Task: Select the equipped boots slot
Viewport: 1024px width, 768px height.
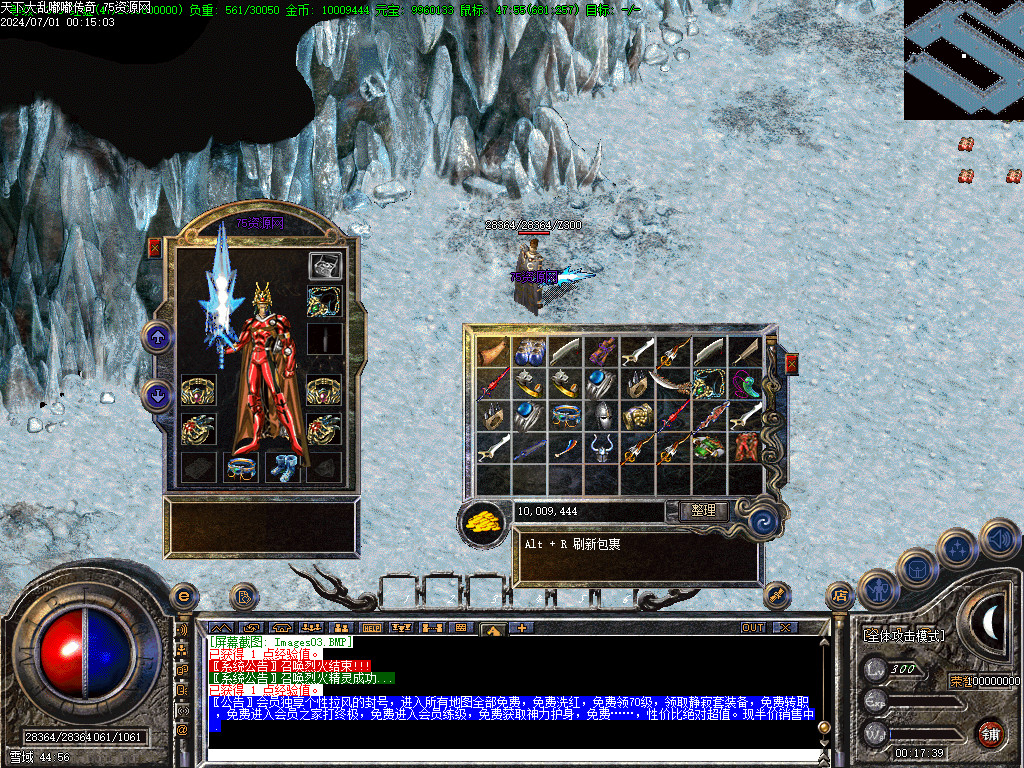Action: (x=282, y=467)
